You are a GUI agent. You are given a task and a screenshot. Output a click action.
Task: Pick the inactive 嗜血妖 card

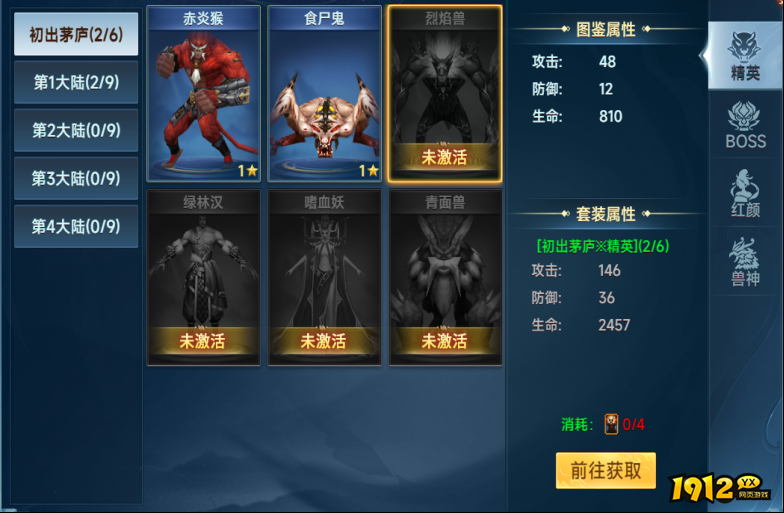pos(324,277)
